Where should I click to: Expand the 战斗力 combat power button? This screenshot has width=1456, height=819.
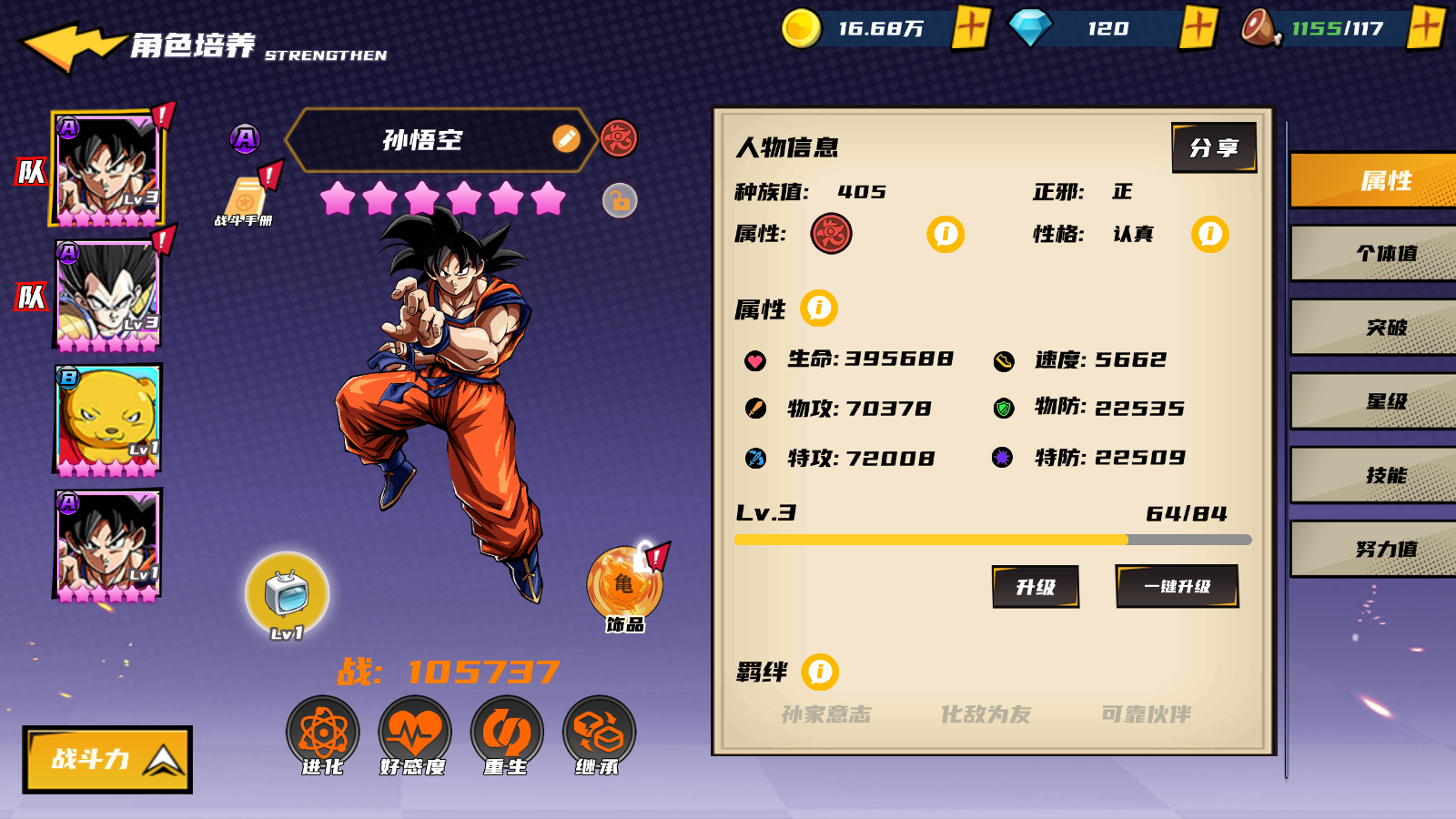(x=107, y=759)
